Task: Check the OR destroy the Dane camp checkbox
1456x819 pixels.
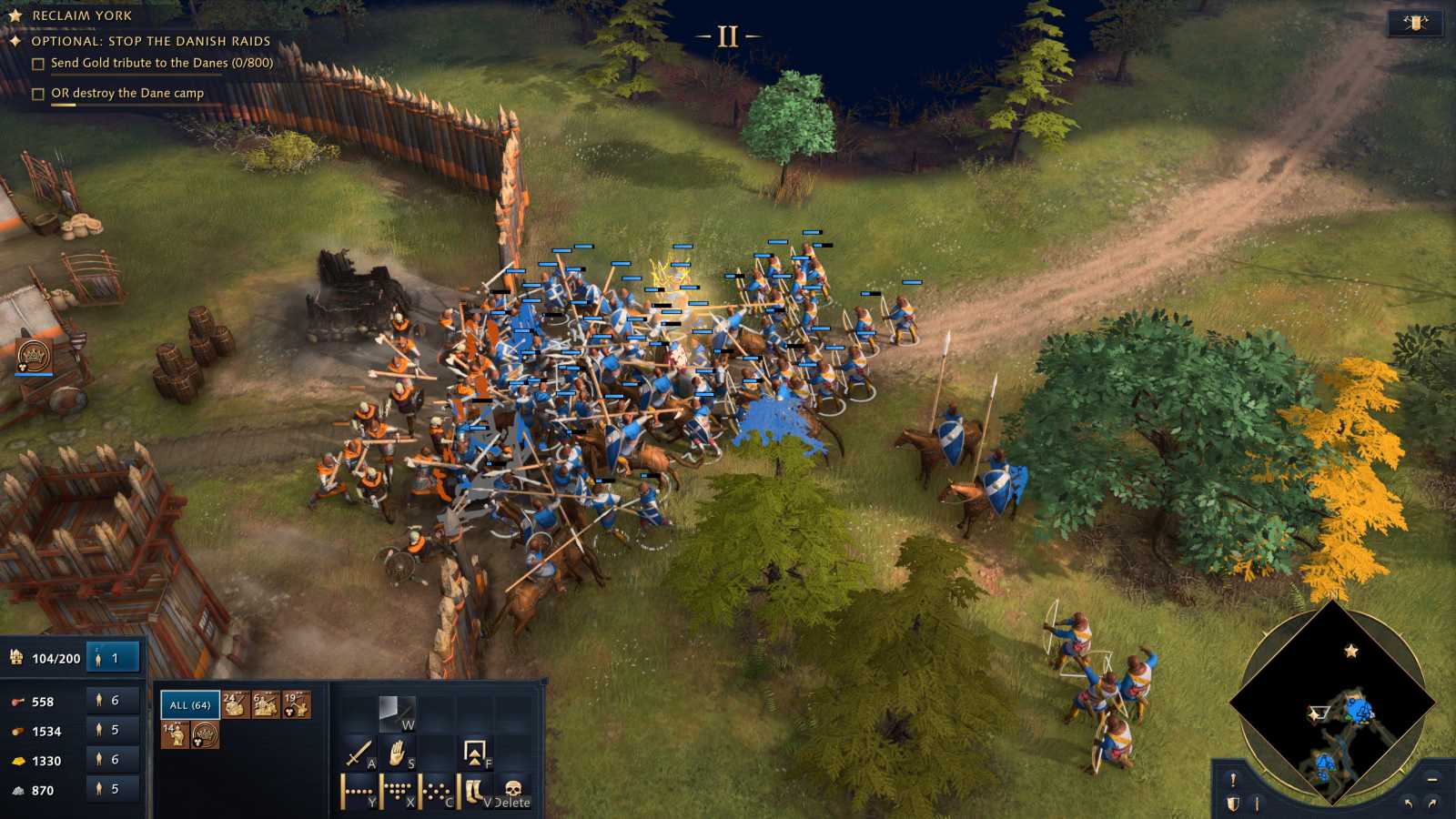Action: pyautogui.click(x=37, y=93)
